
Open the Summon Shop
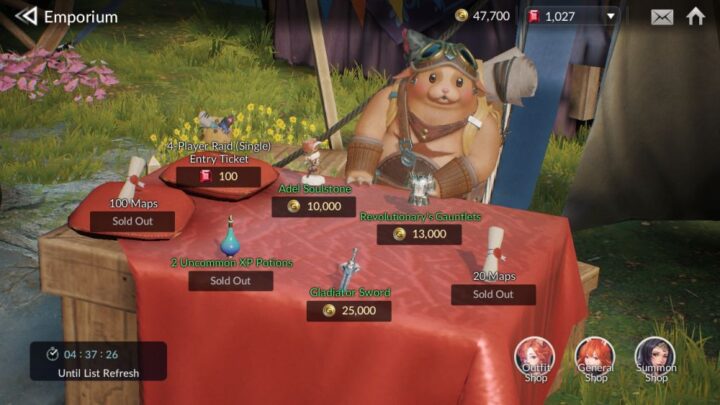coord(655,358)
